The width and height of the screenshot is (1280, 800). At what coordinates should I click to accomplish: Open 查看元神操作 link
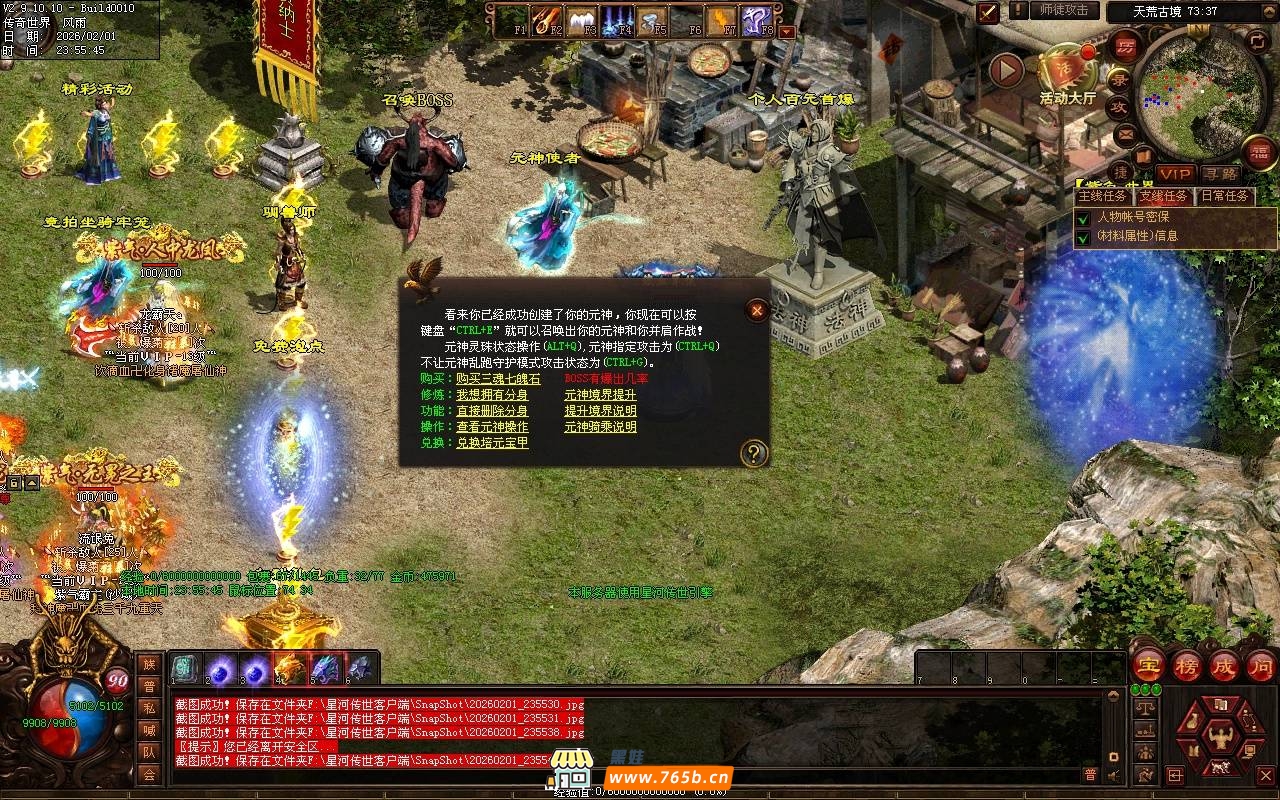coord(492,427)
